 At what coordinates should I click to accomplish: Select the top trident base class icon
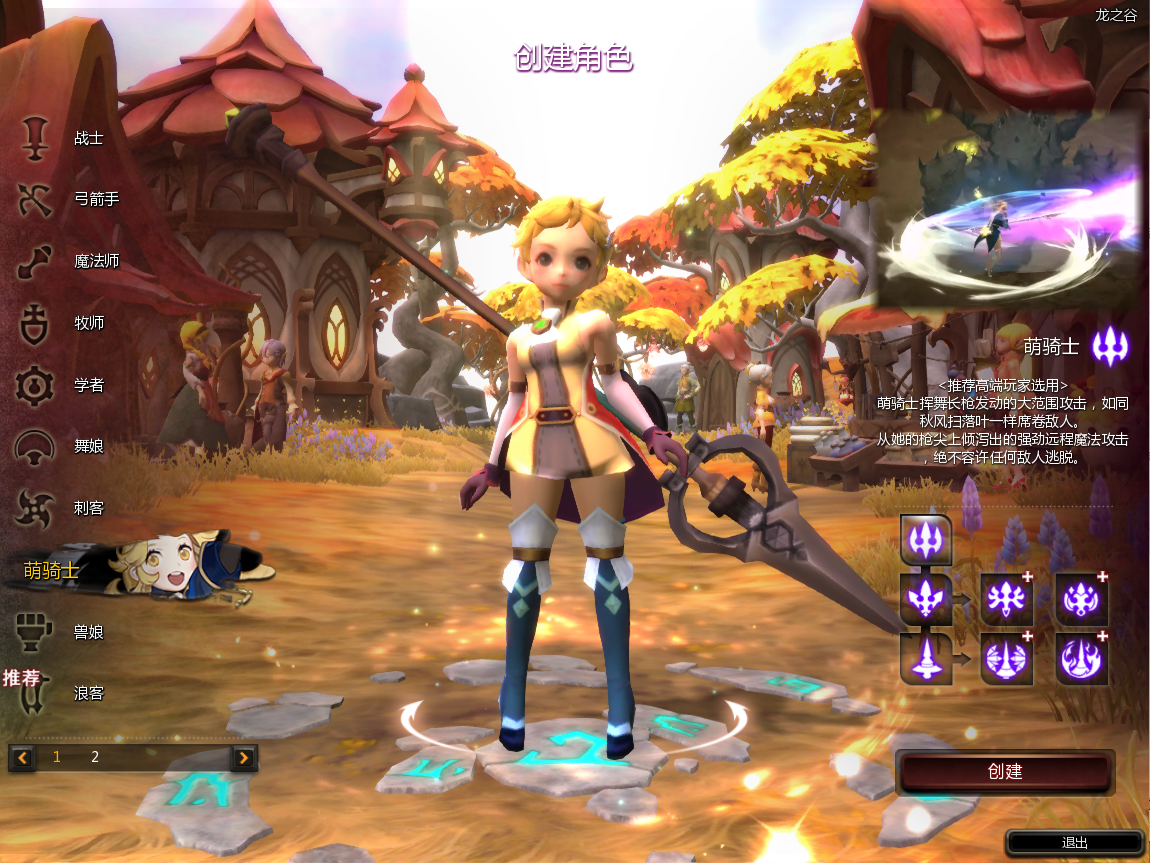point(926,540)
